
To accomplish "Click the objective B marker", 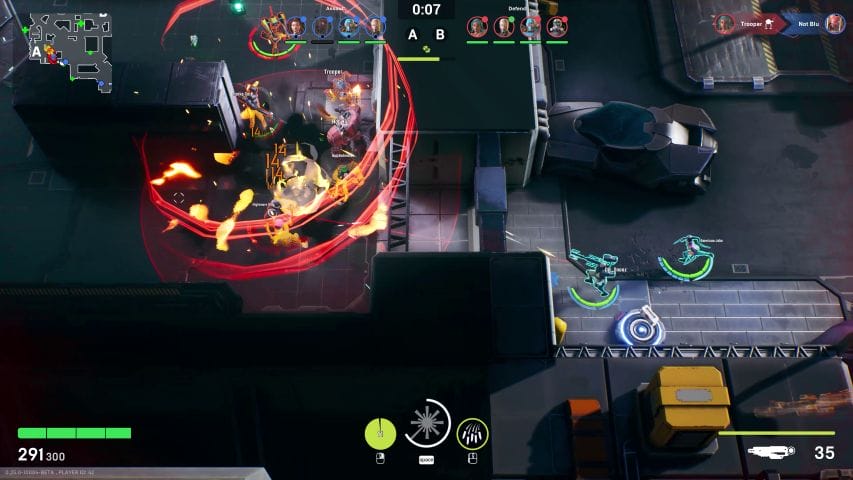I will (439, 35).
